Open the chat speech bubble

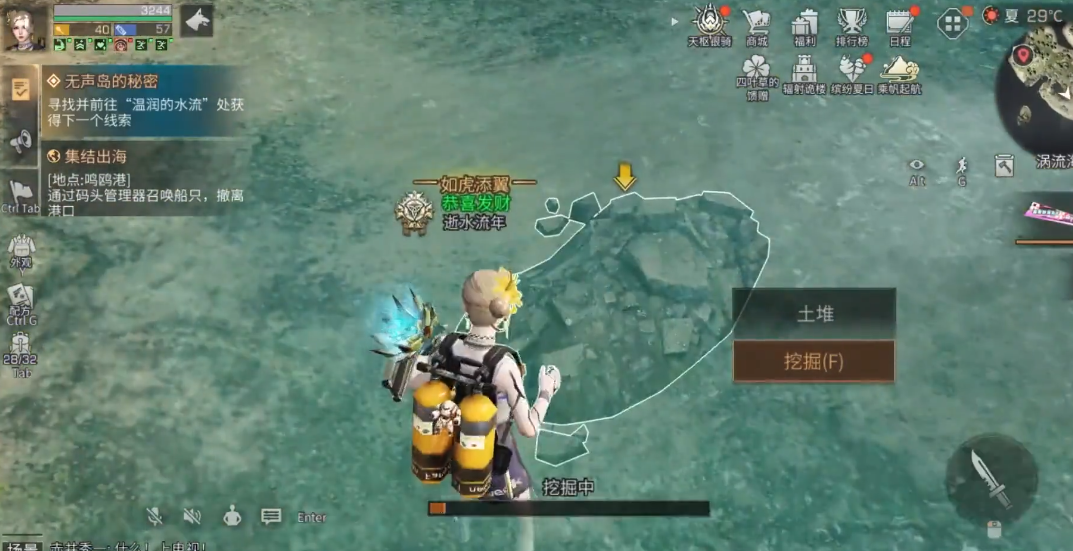tap(271, 516)
